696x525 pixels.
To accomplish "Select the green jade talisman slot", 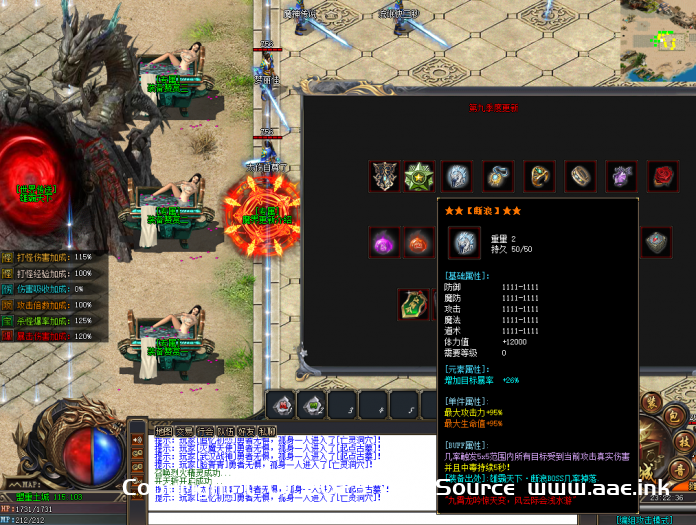I will [x=413, y=303].
